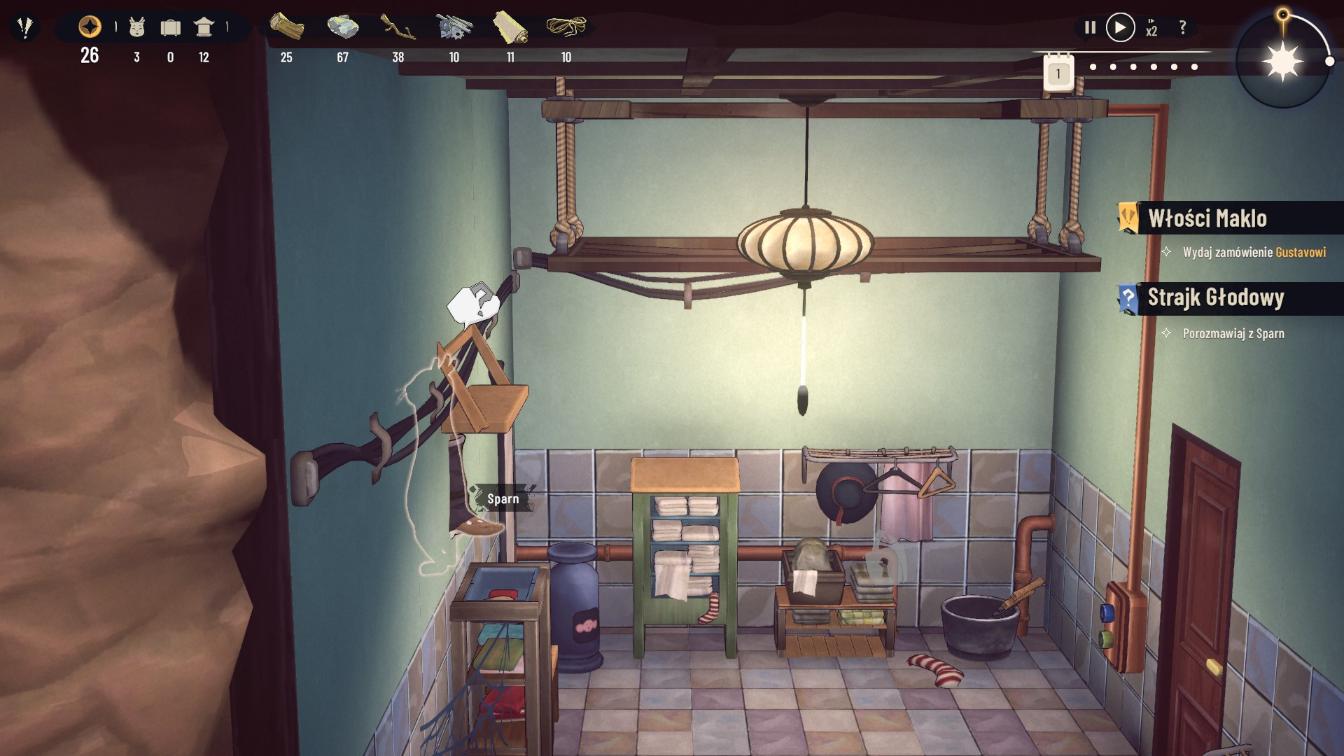Click the branch resource icon

[x=398, y=27]
